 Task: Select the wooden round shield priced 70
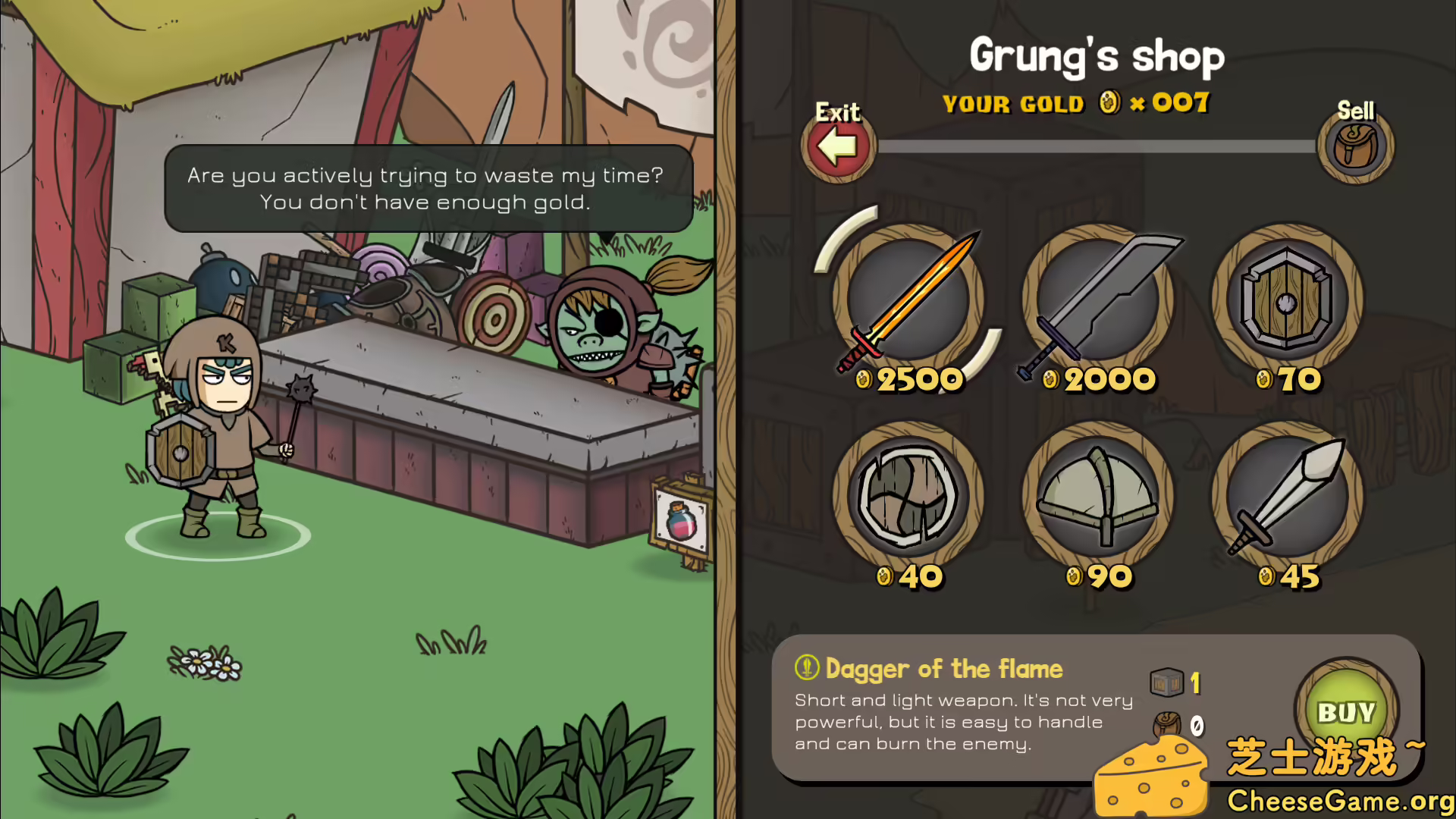(x=1285, y=300)
